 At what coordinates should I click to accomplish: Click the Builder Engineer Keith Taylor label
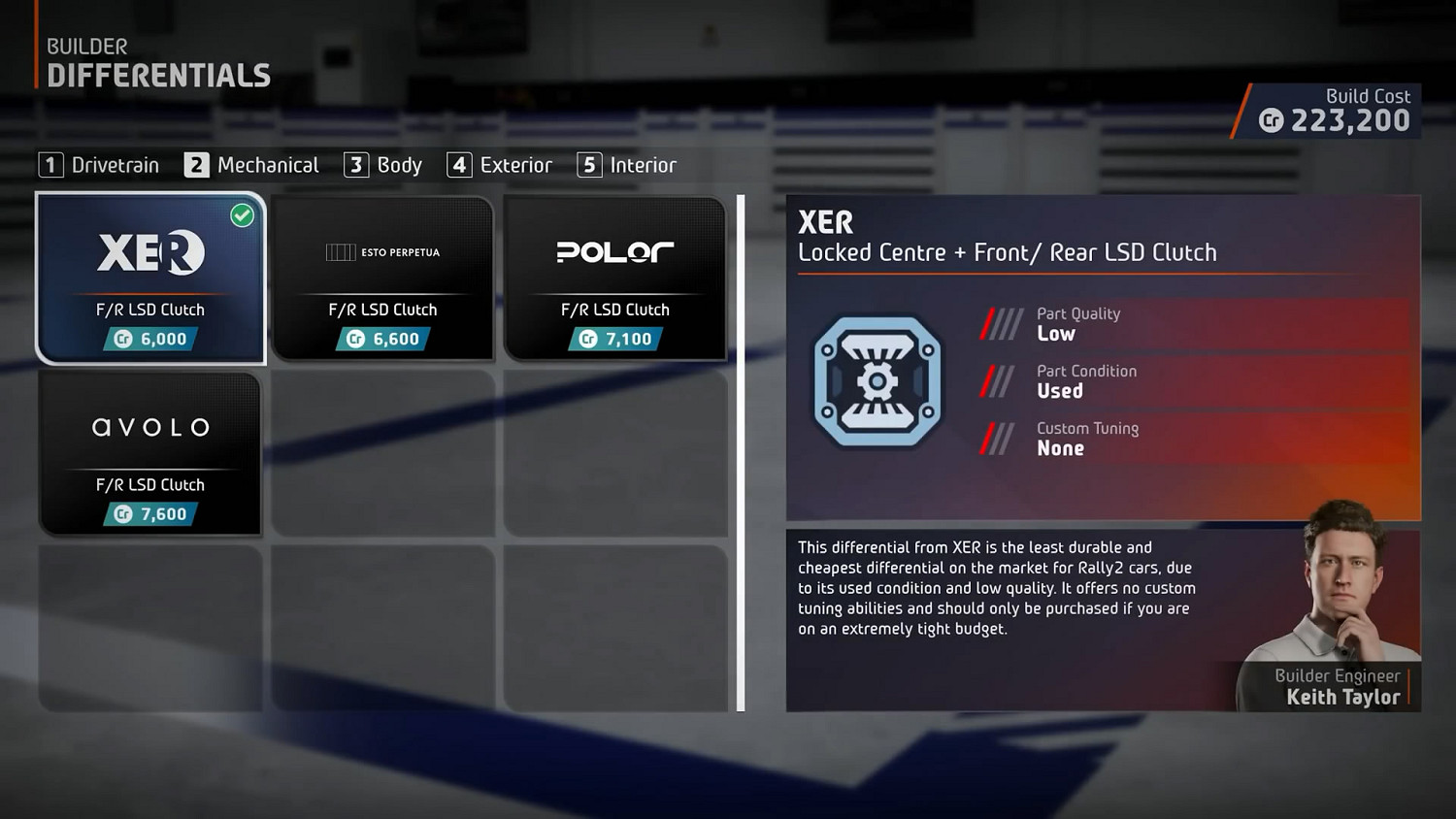1338,687
